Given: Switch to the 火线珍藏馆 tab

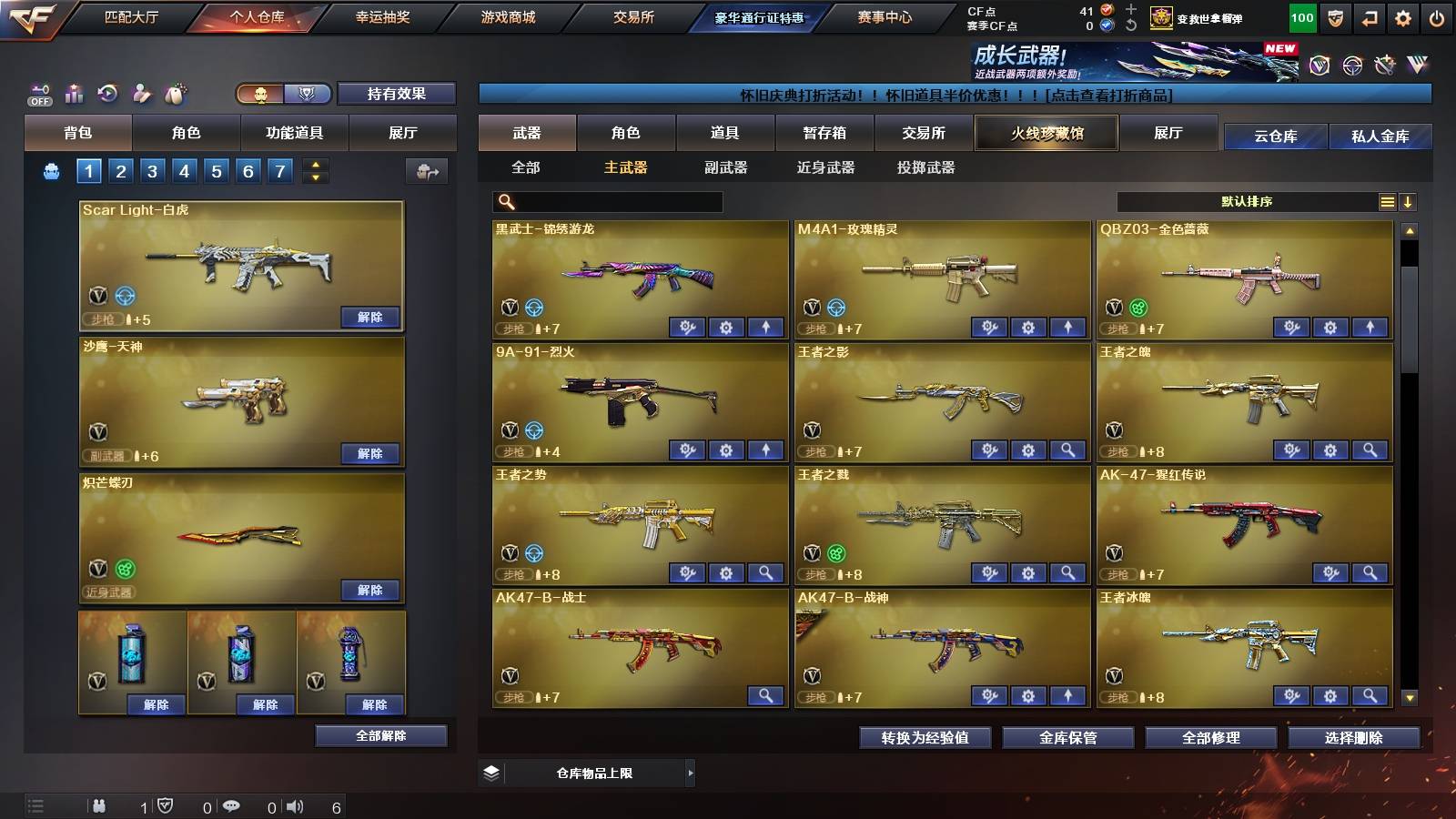Looking at the screenshot, I should click(x=1045, y=133).
